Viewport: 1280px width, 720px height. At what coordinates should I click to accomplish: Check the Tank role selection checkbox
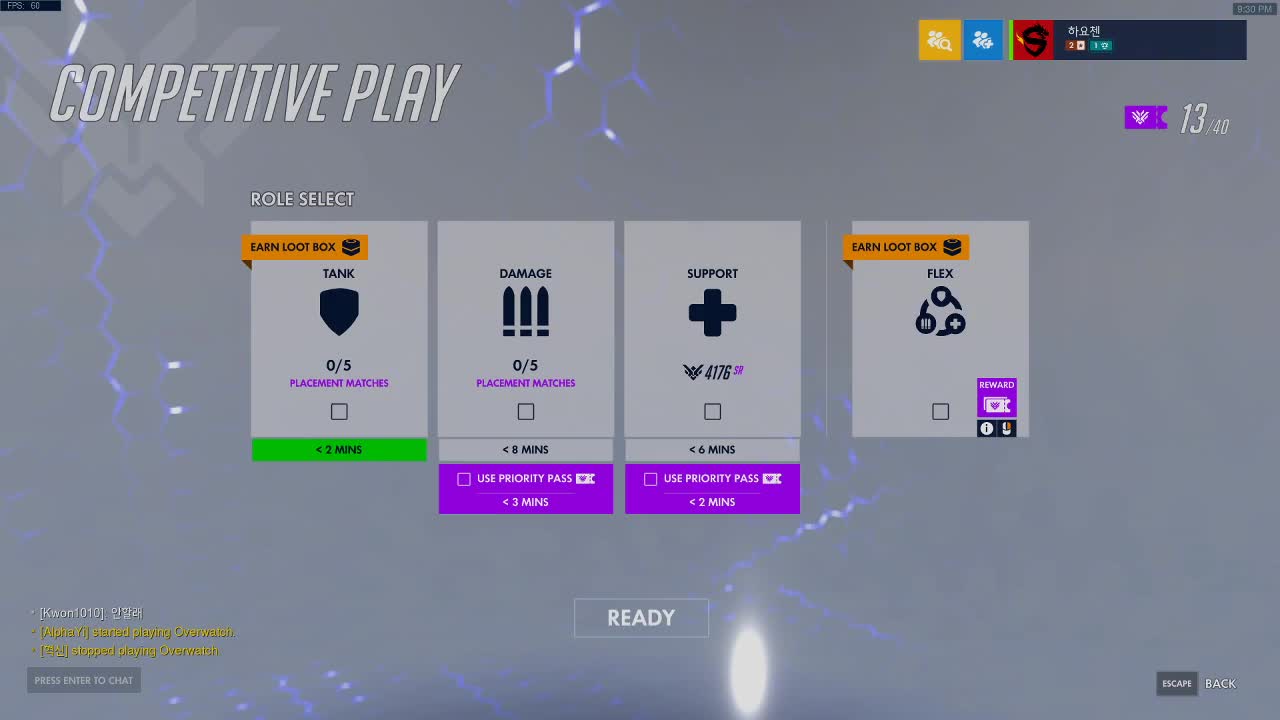click(x=339, y=411)
